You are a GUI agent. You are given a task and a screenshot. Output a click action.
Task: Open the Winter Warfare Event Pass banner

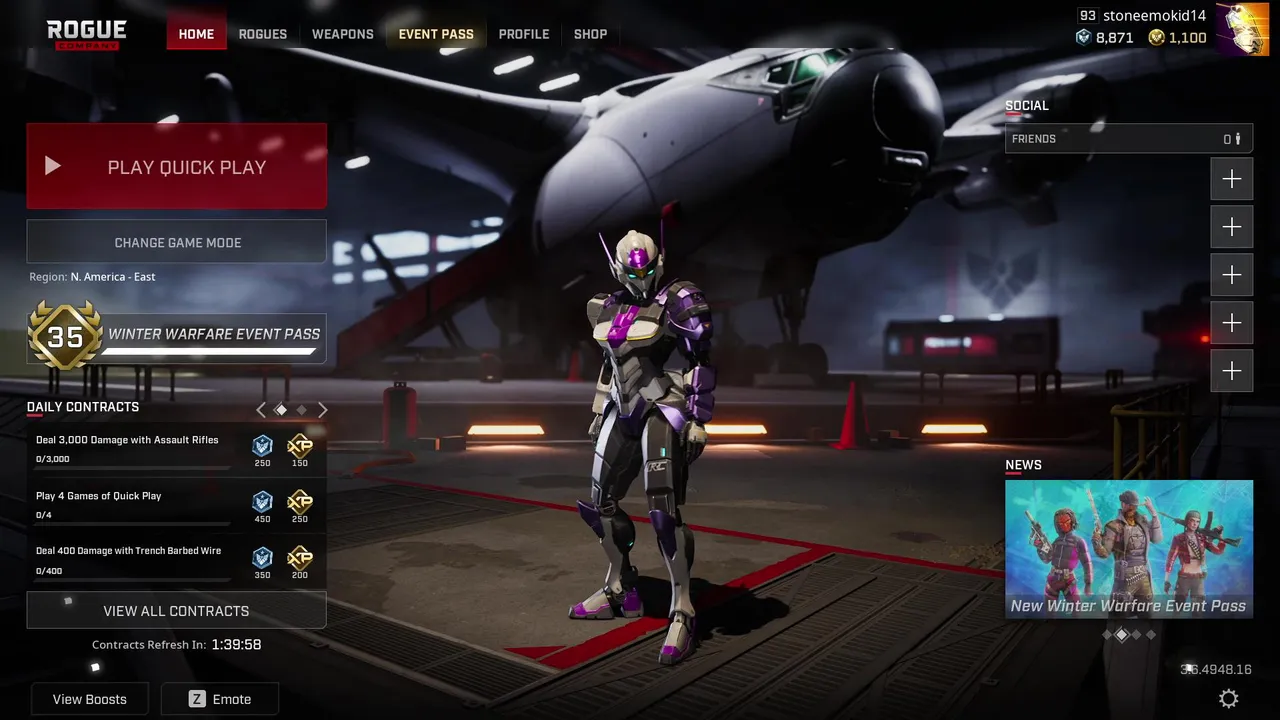click(176, 336)
